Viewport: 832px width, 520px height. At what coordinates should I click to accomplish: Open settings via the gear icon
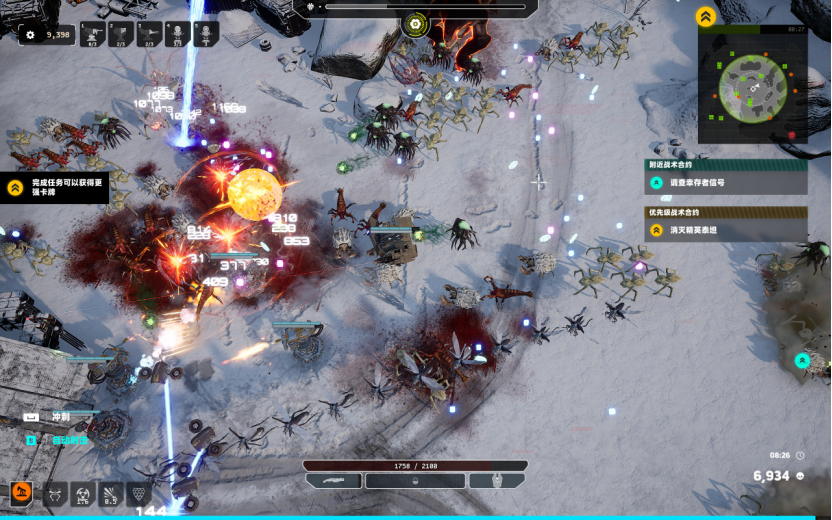tap(30, 35)
